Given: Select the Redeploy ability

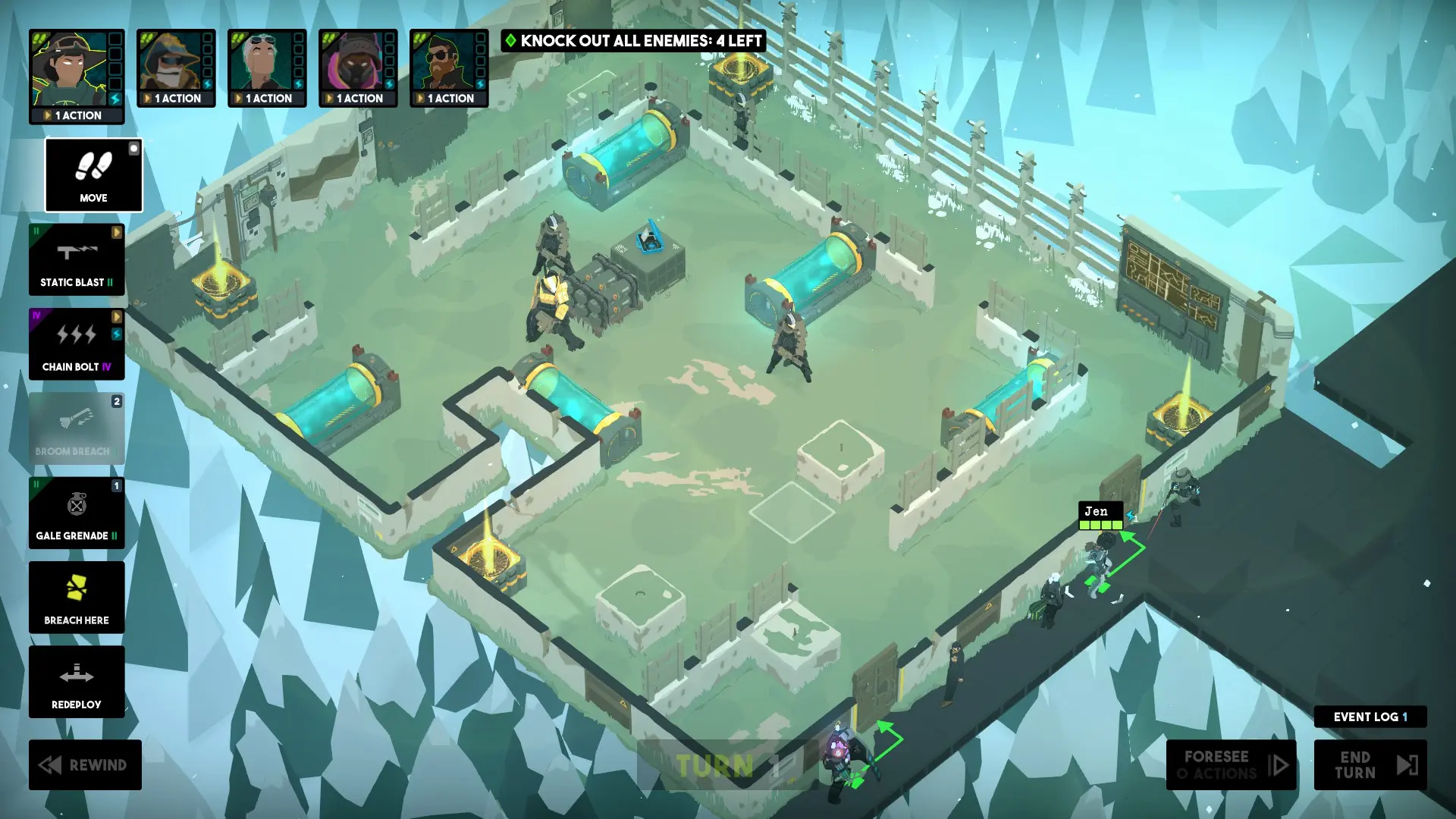Looking at the screenshot, I should tap(76, 681).
